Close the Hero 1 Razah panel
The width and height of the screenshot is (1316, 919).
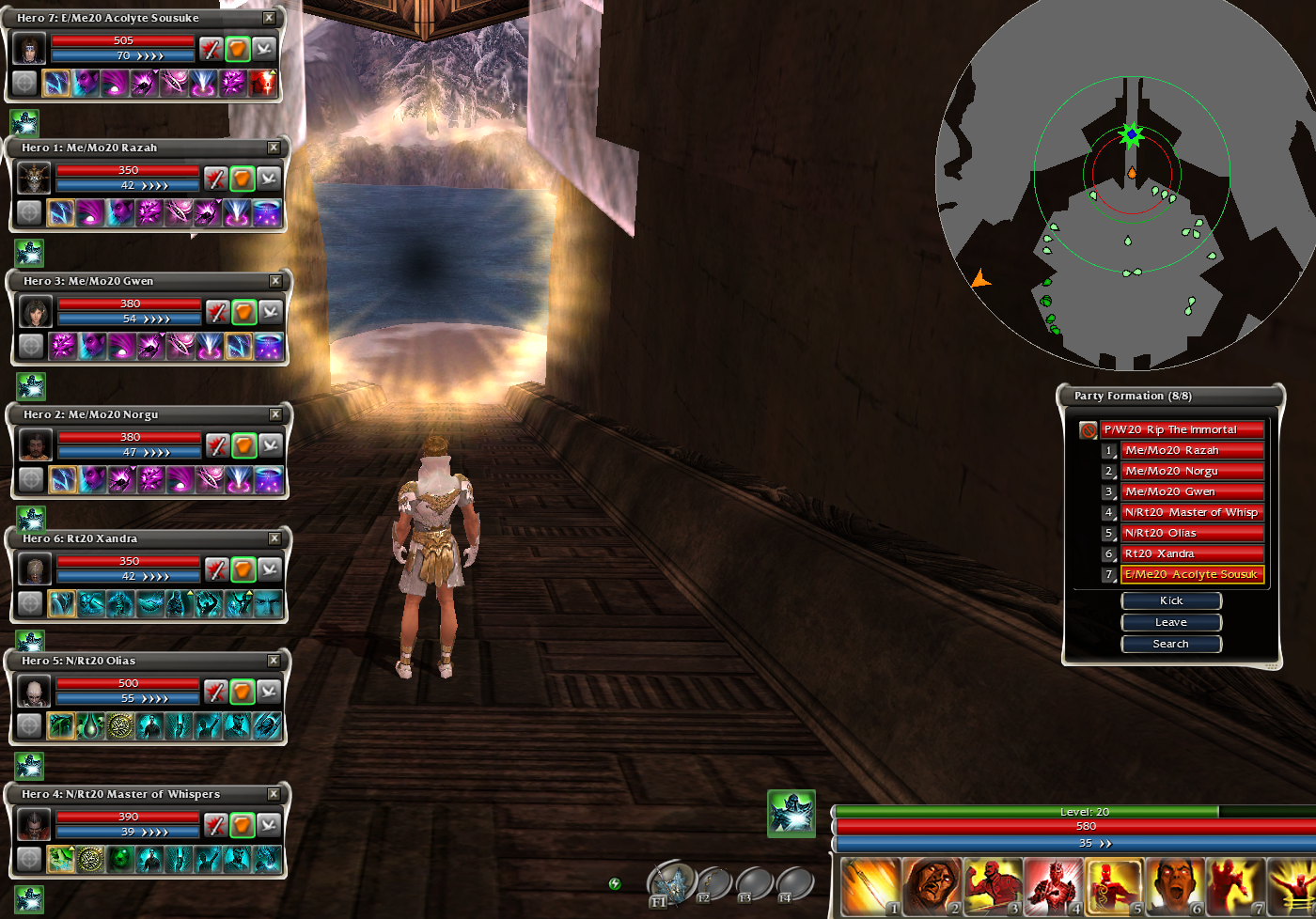(x=274, y=148)
